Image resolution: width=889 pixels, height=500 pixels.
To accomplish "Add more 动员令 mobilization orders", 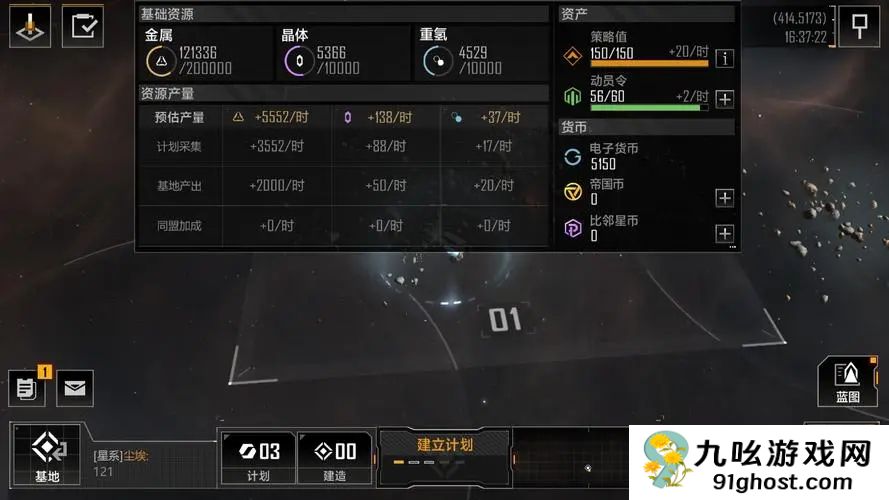I will pos(724,99).
